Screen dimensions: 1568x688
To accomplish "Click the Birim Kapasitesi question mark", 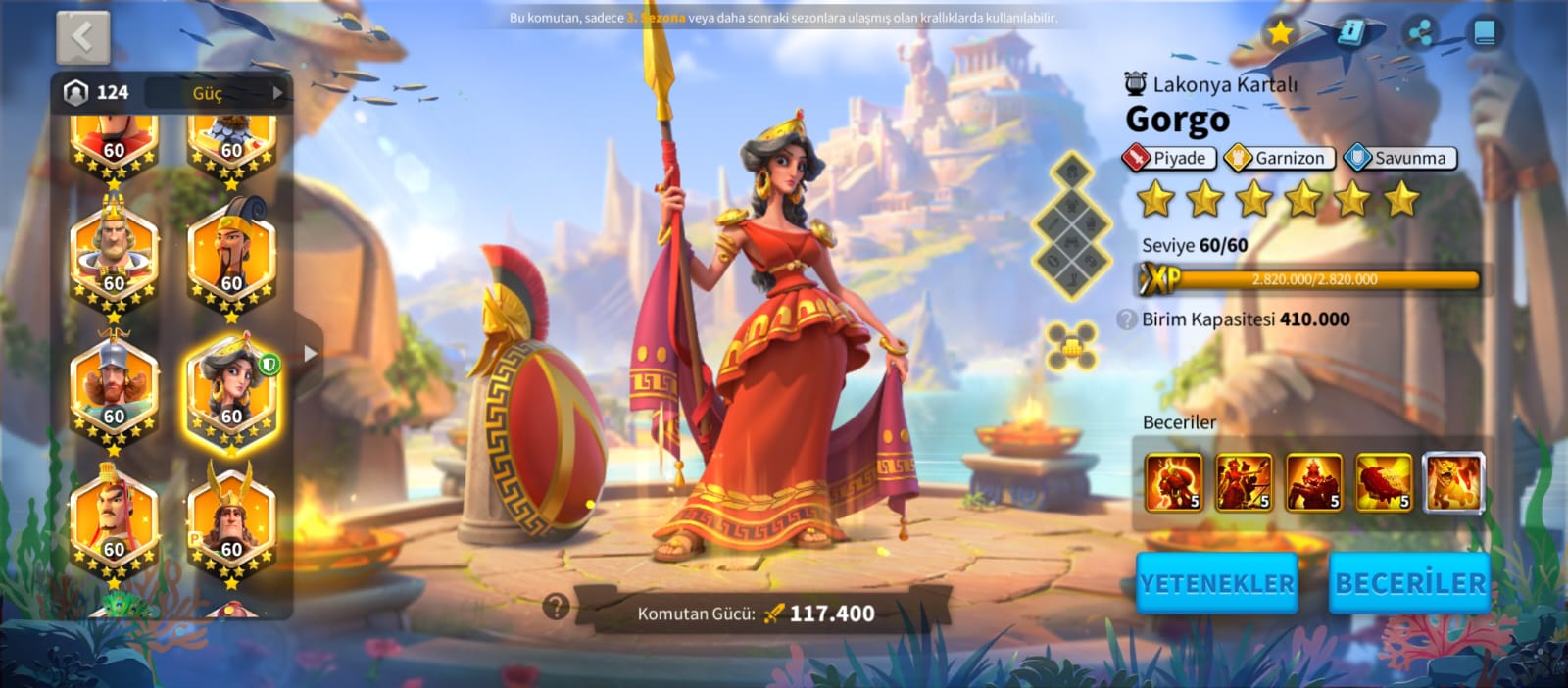I will pos(1127,319).
